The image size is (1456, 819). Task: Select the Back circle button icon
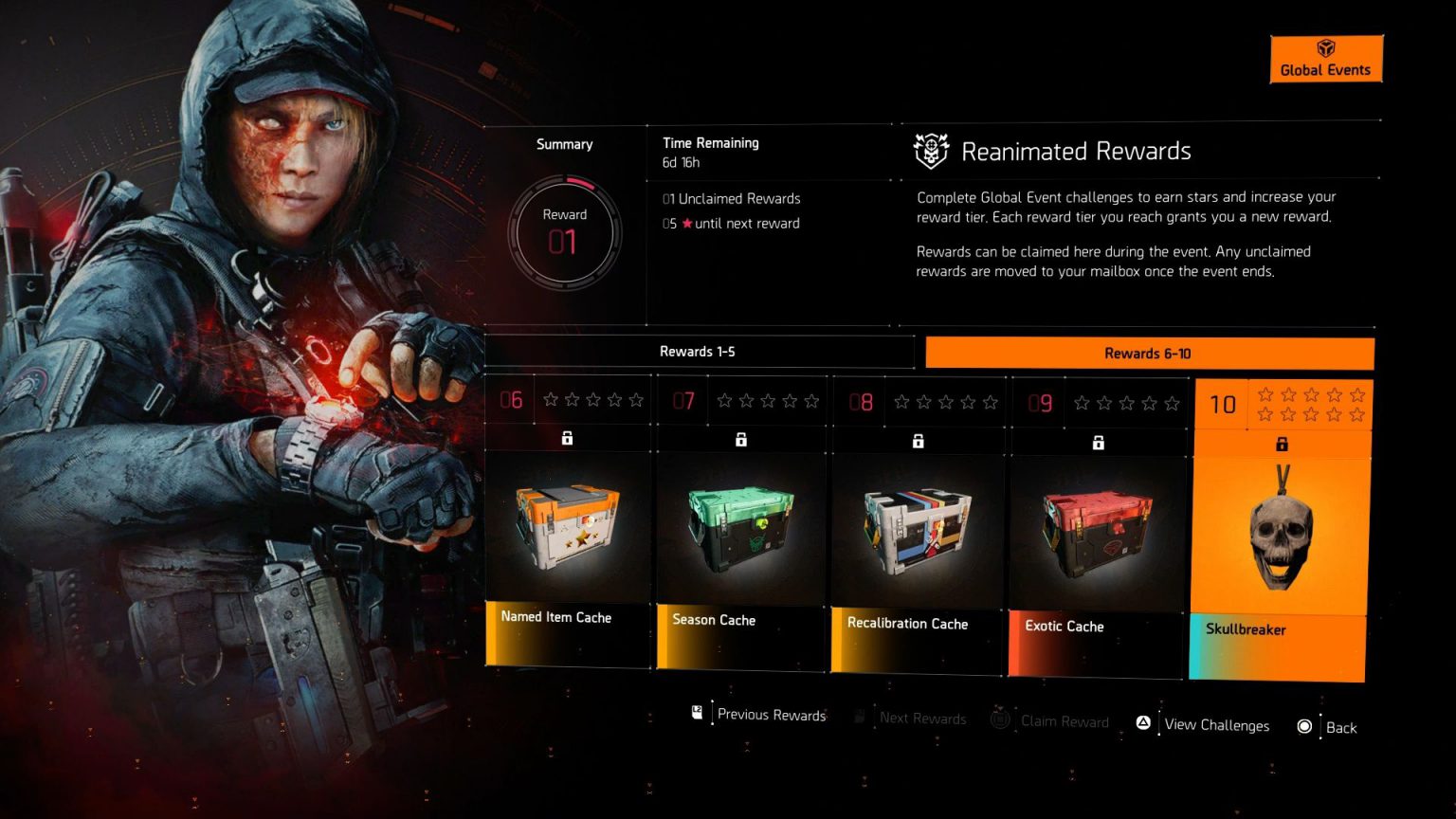pyautogui.click(x=1304, y=726)
